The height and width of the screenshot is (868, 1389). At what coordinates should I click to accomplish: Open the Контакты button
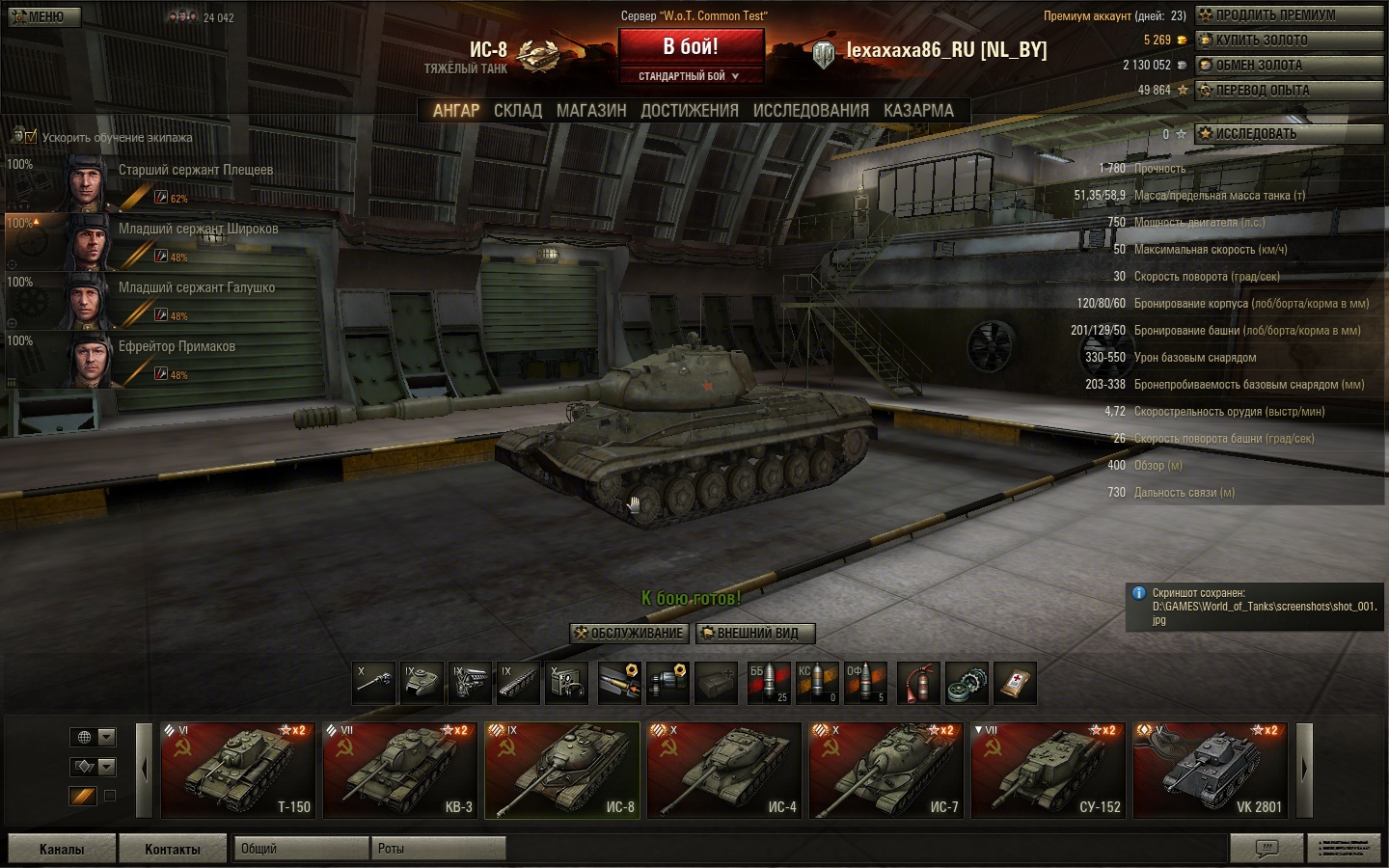(173, 849)
